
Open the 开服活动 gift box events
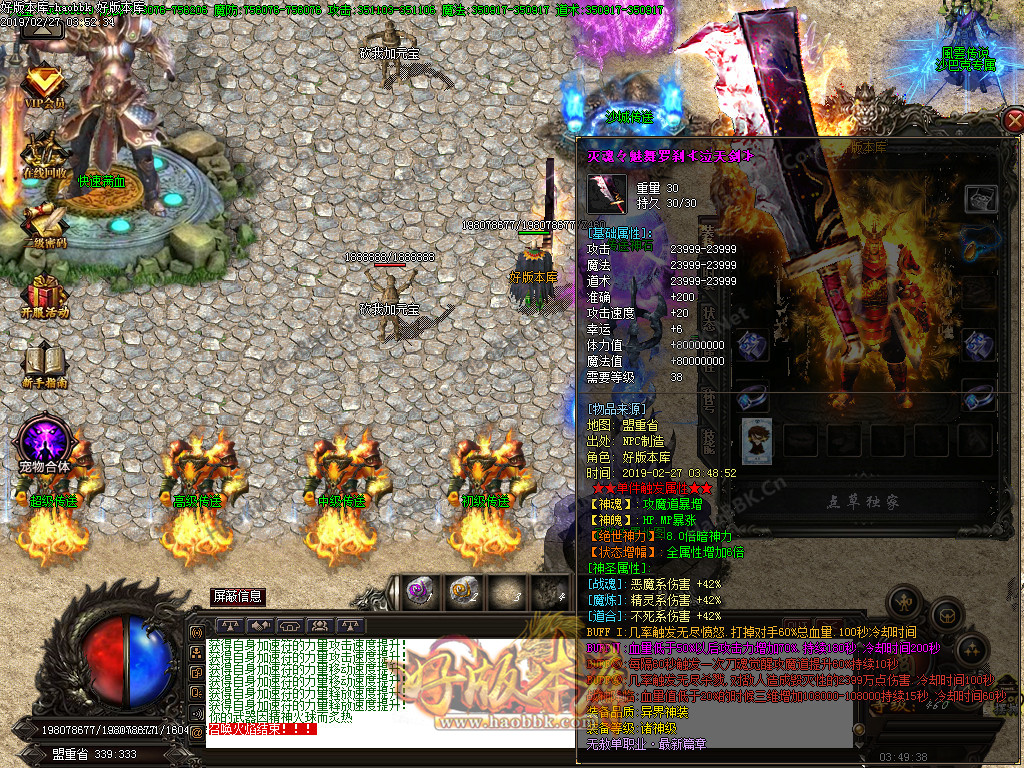[45, 293]
